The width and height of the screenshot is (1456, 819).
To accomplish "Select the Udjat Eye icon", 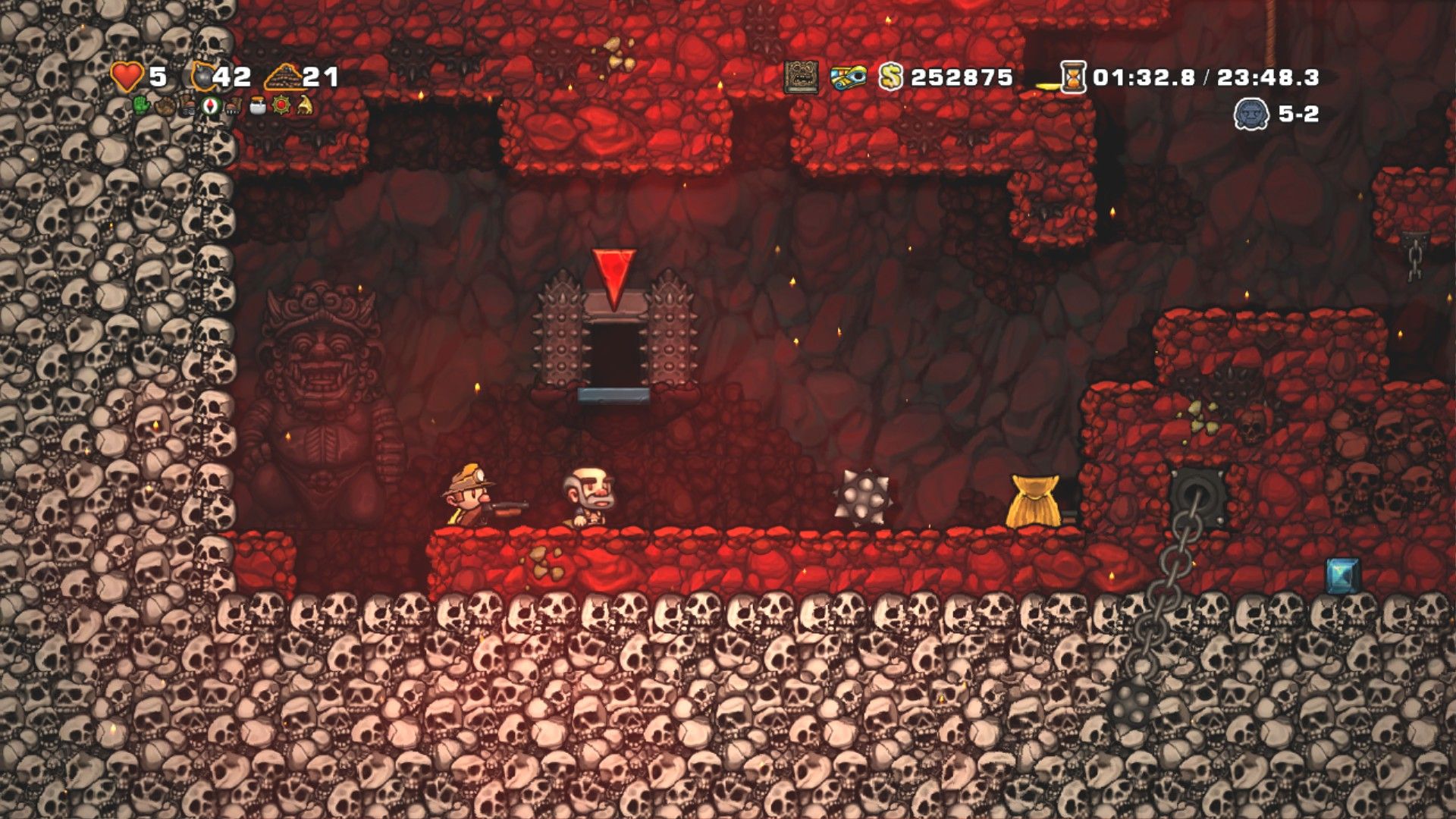I will coord(848,77).
